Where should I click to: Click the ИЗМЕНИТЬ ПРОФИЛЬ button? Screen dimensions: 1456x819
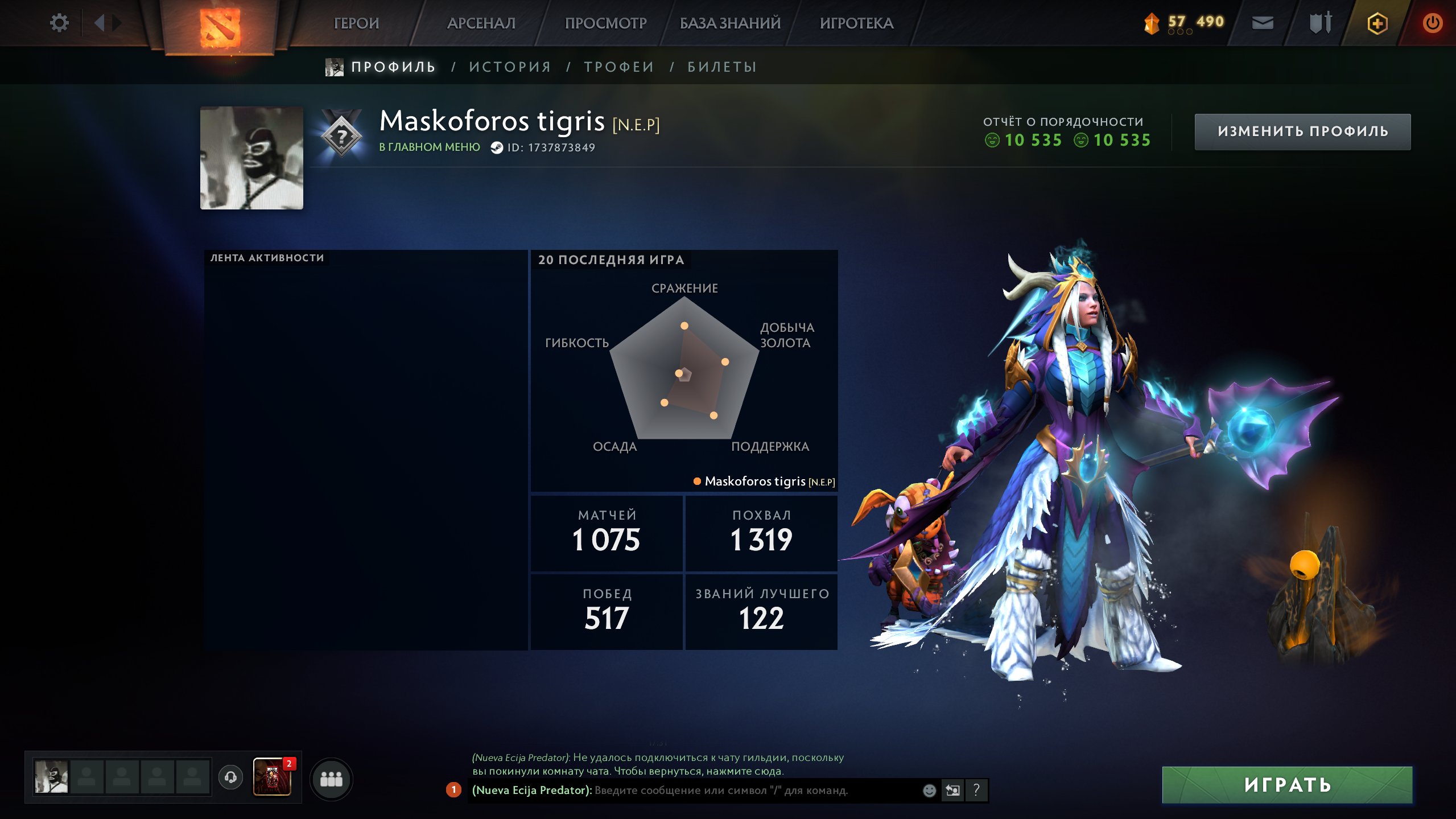(1303, 131)
